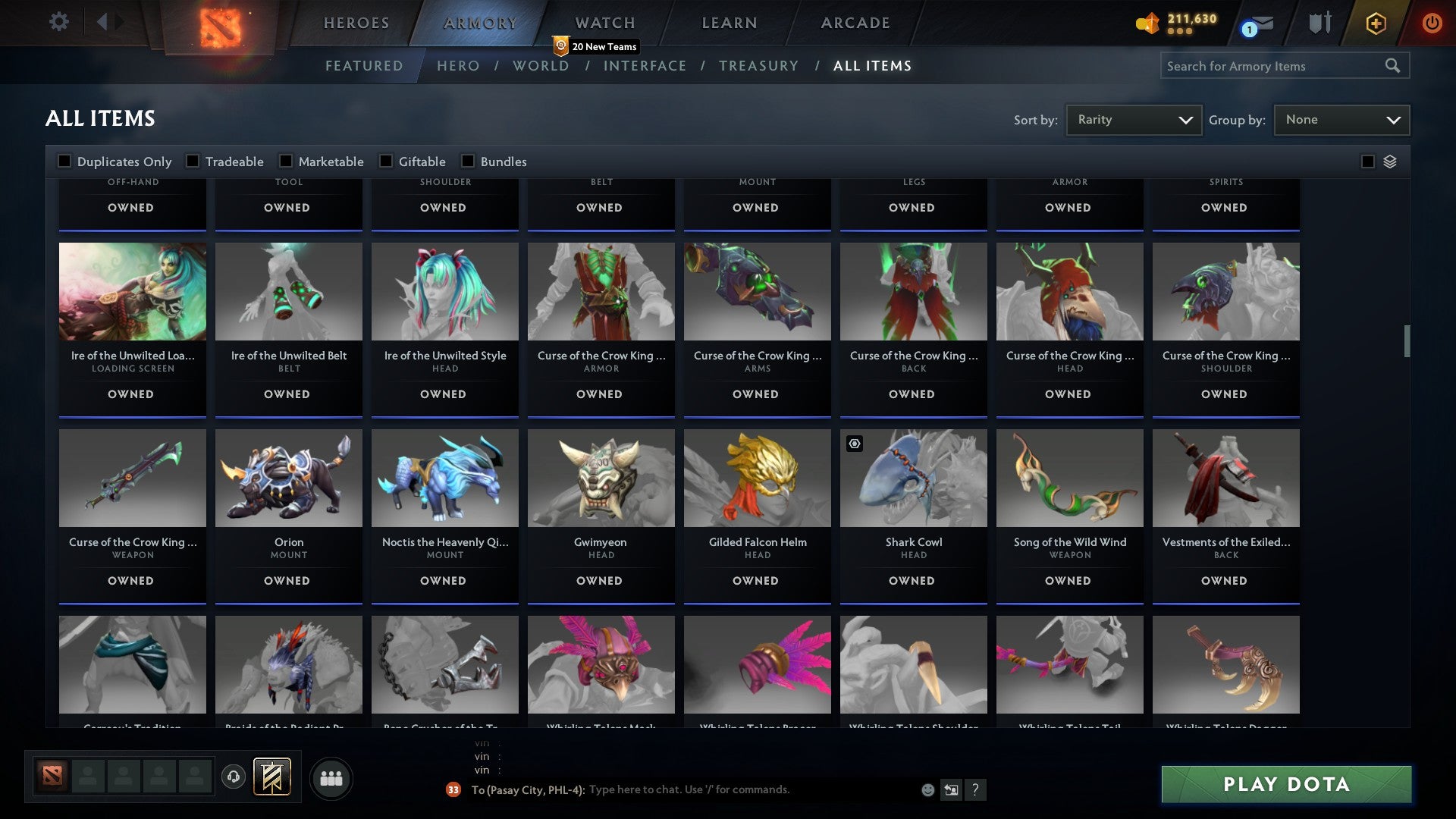Toggle the Bundles filter on

pyautogui.click(x=467, y=161)
